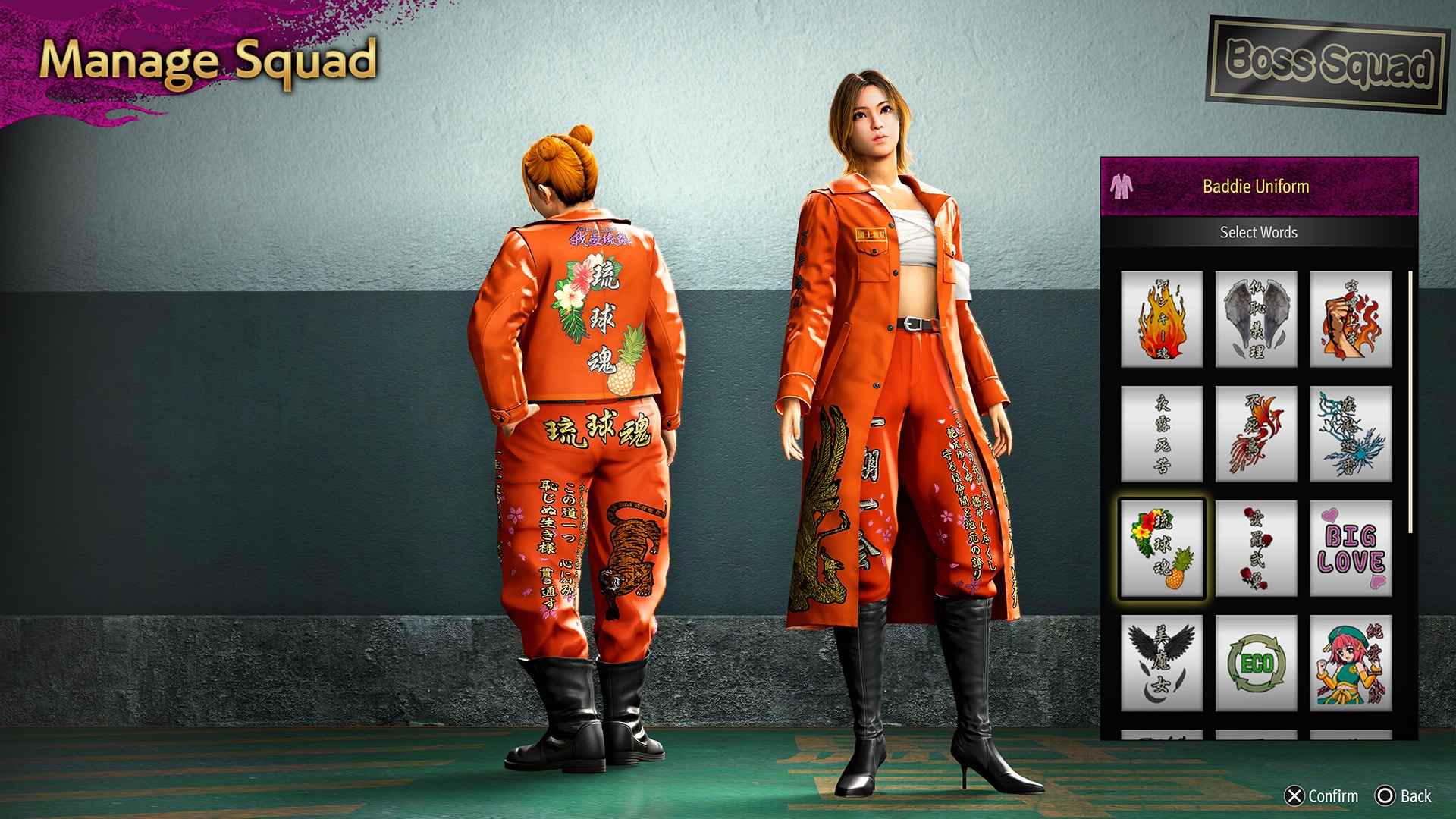
Task: Pick the blue lightning dragon word design
Action: pos(1351,434)
